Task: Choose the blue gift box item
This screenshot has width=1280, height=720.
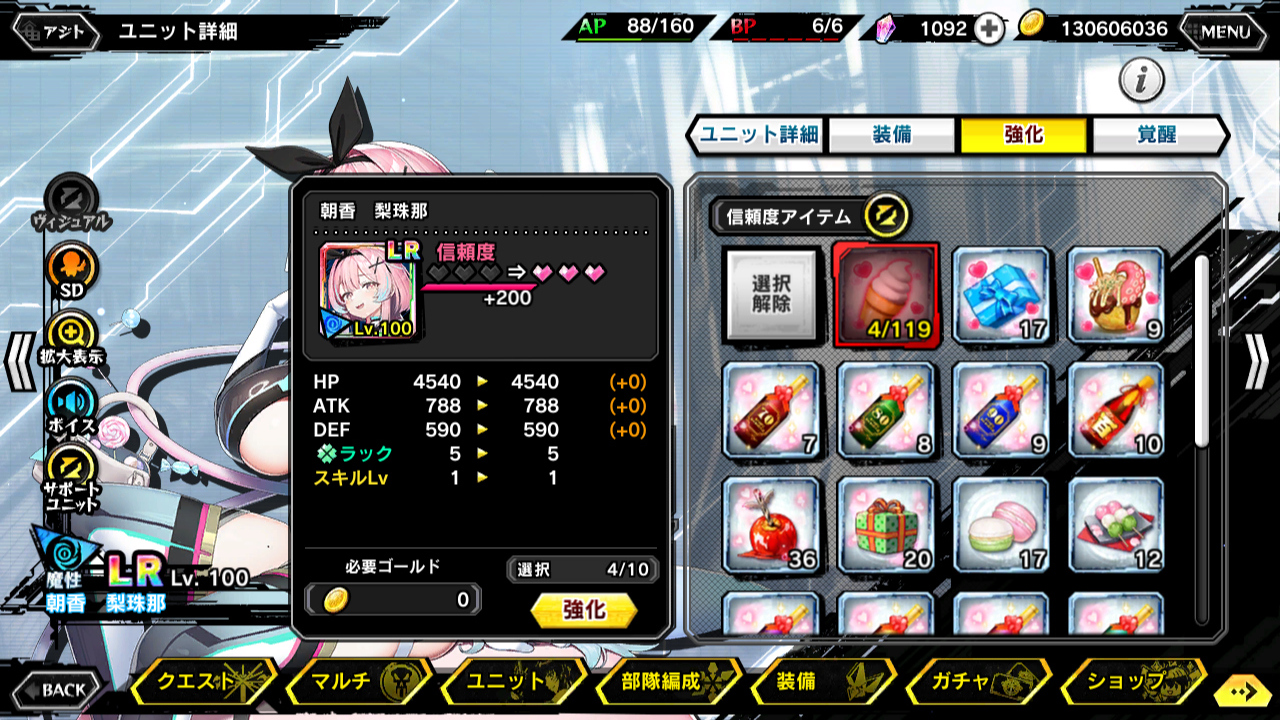Action: click(x=1002, y=294)
